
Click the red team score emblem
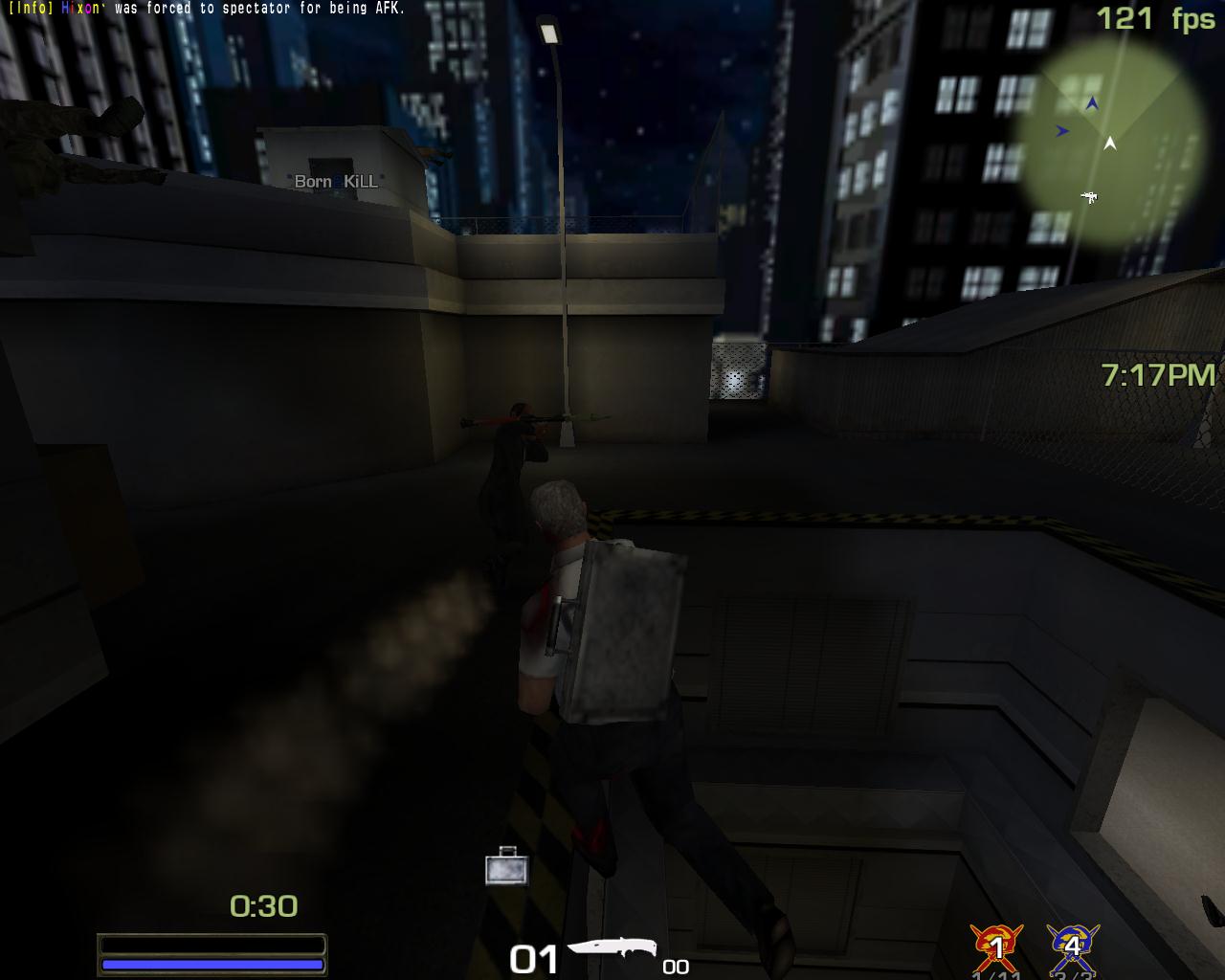click(x=996, y=946)
